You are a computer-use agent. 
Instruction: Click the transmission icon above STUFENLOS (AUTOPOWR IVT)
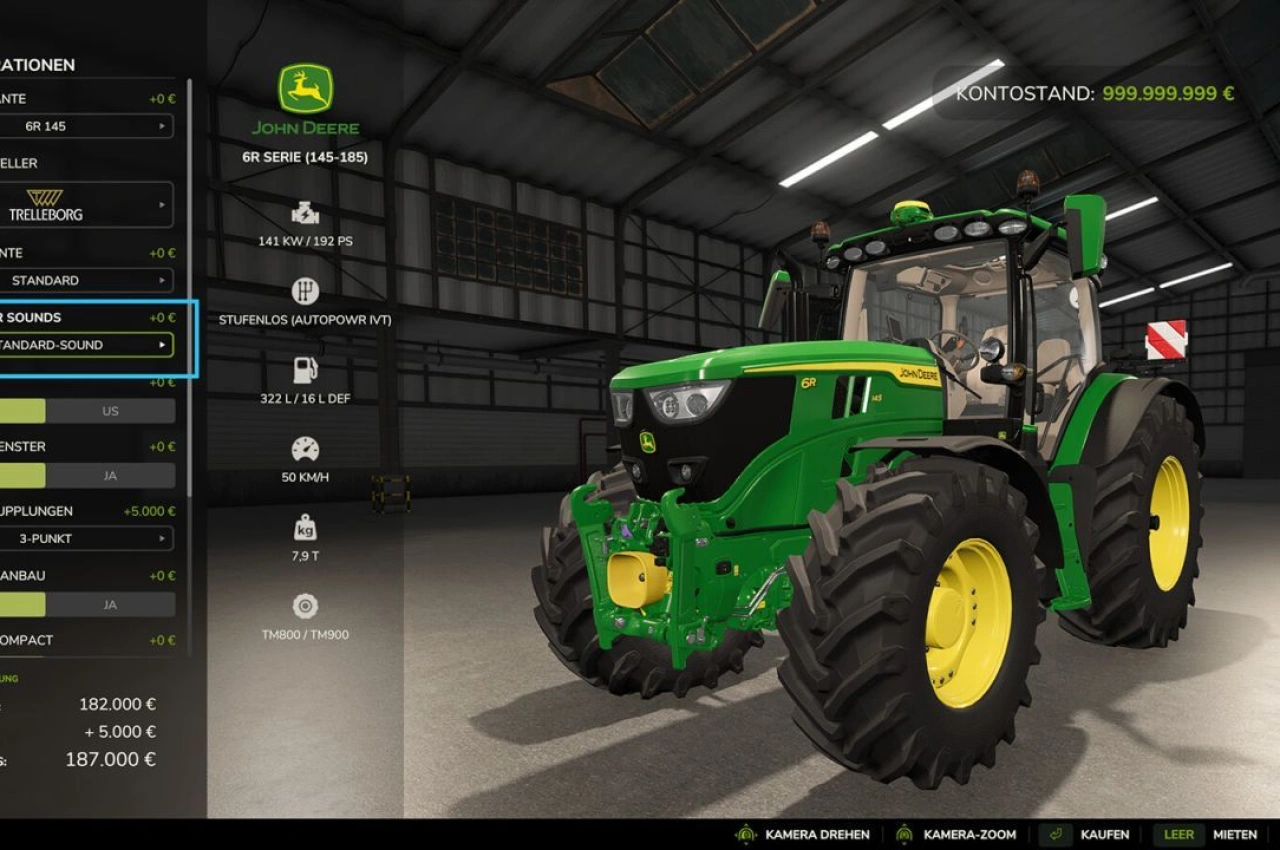(x=303, y=291)
